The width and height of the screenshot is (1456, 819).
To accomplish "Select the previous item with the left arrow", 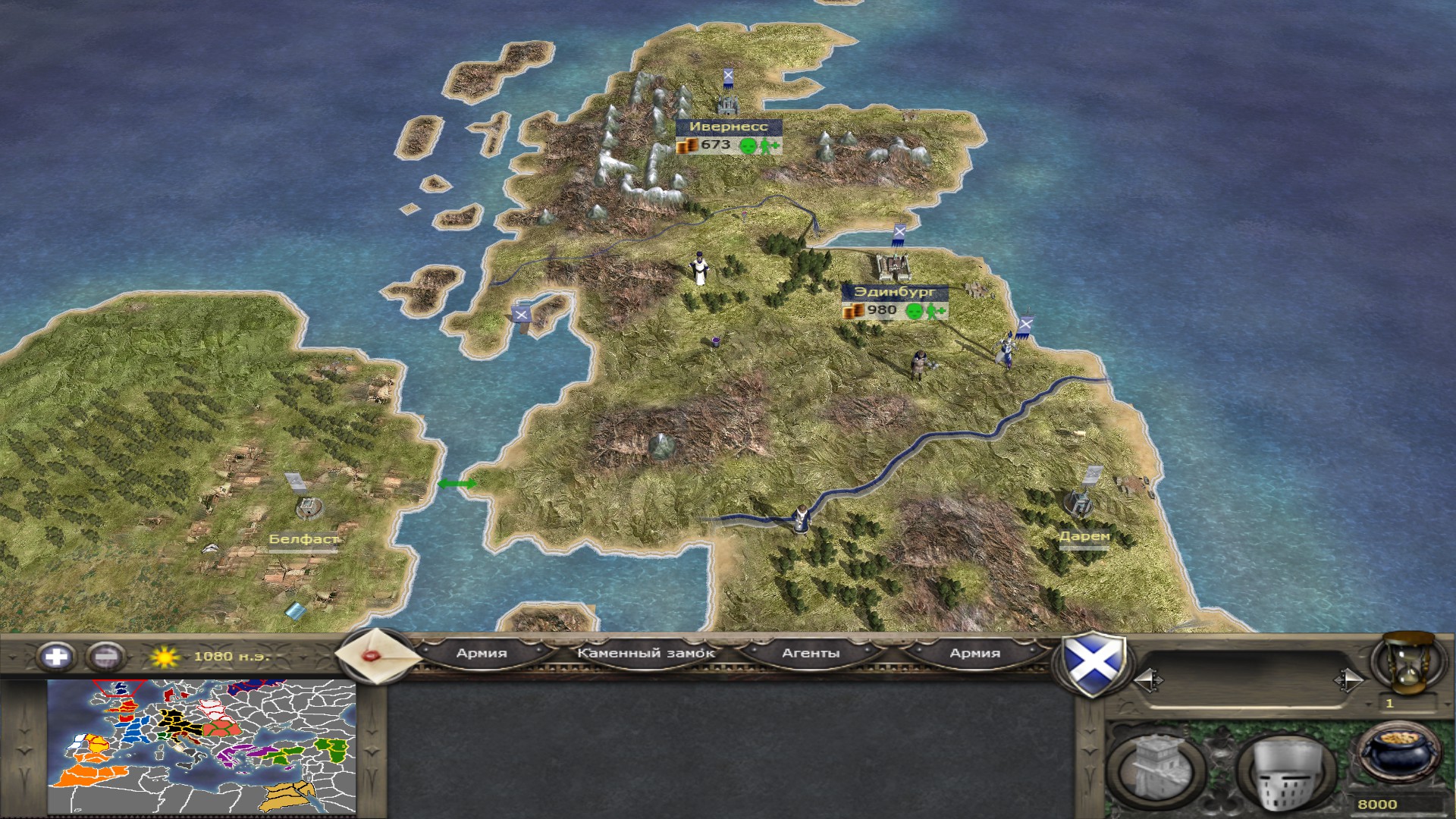I will [1148, 680].
